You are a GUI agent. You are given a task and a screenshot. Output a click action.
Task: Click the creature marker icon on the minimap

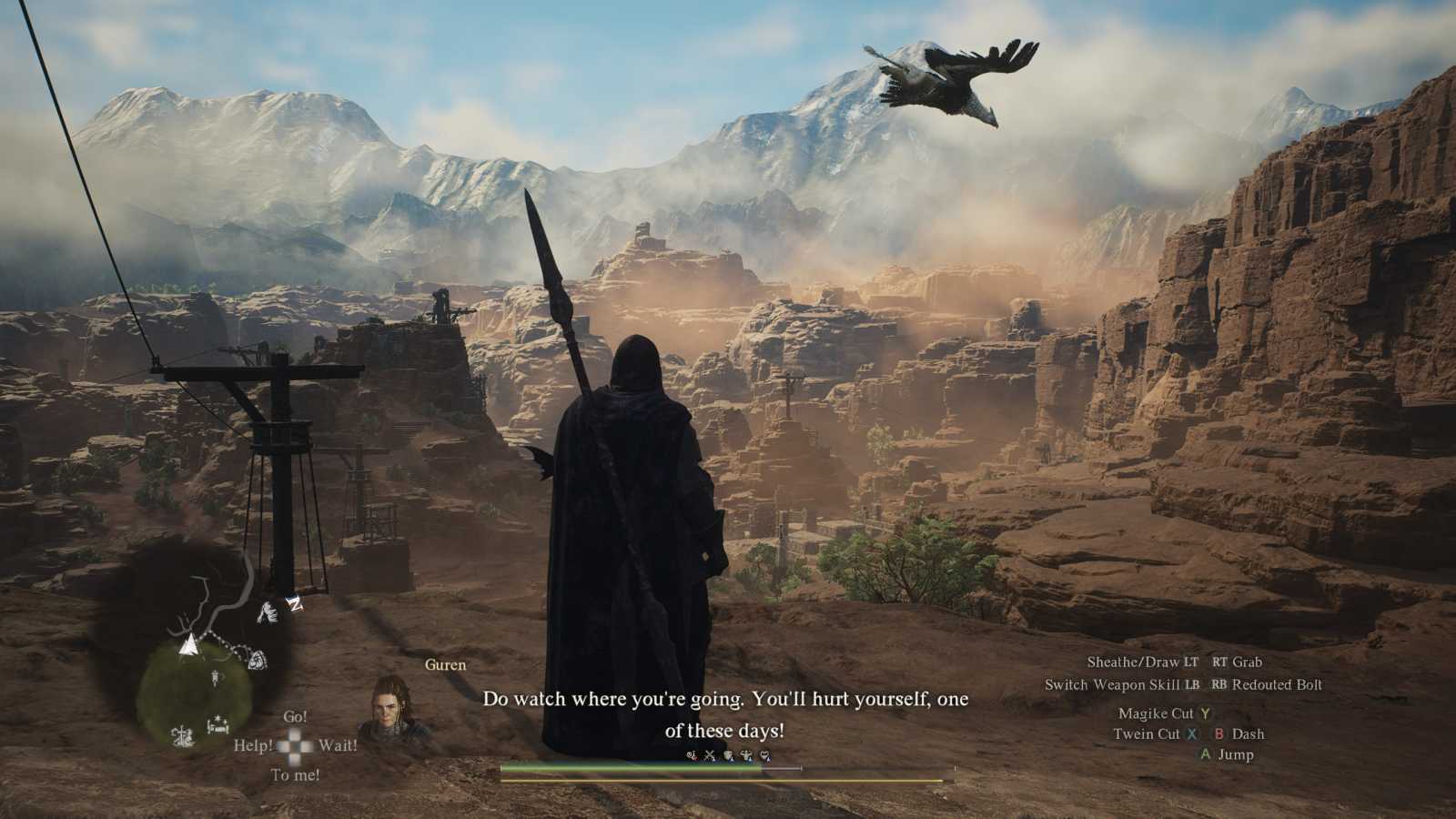tap(267, 612)
